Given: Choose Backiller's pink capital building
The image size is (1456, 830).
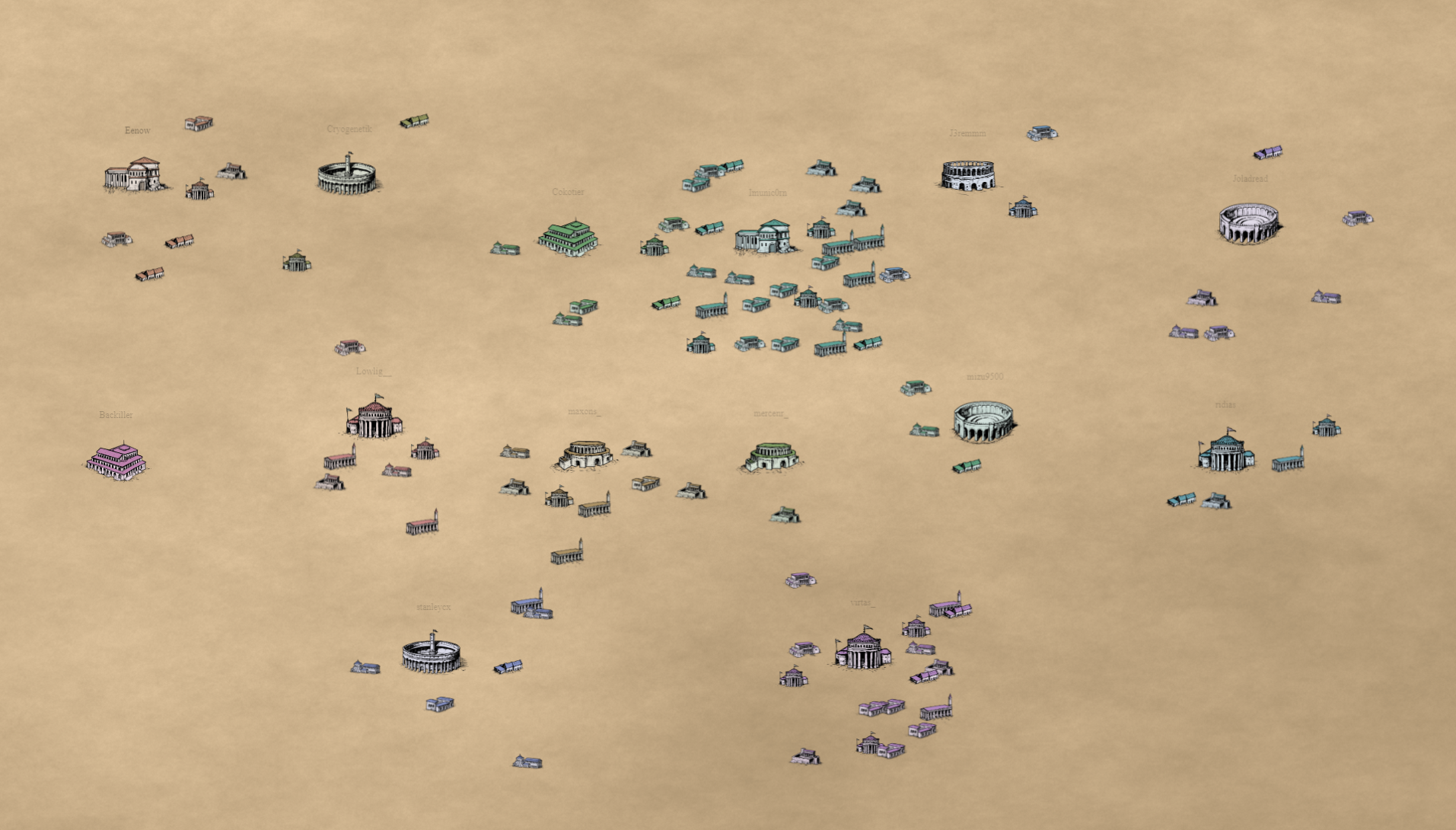Looking at the screenshot, I should tap(116, 460).
